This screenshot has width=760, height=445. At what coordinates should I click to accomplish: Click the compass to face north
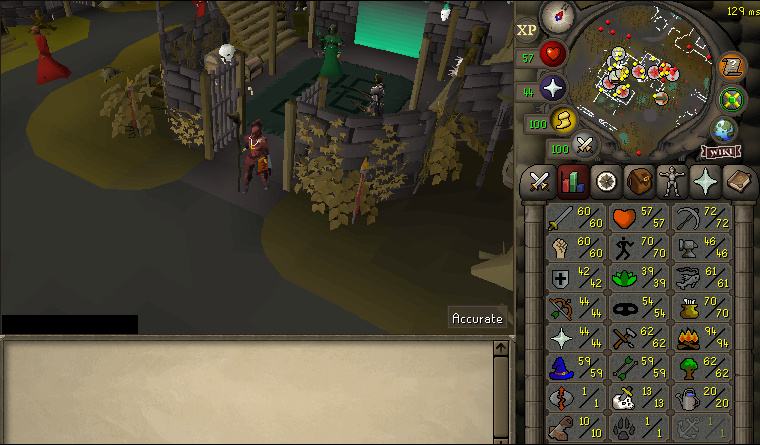(x=556, y=17)
